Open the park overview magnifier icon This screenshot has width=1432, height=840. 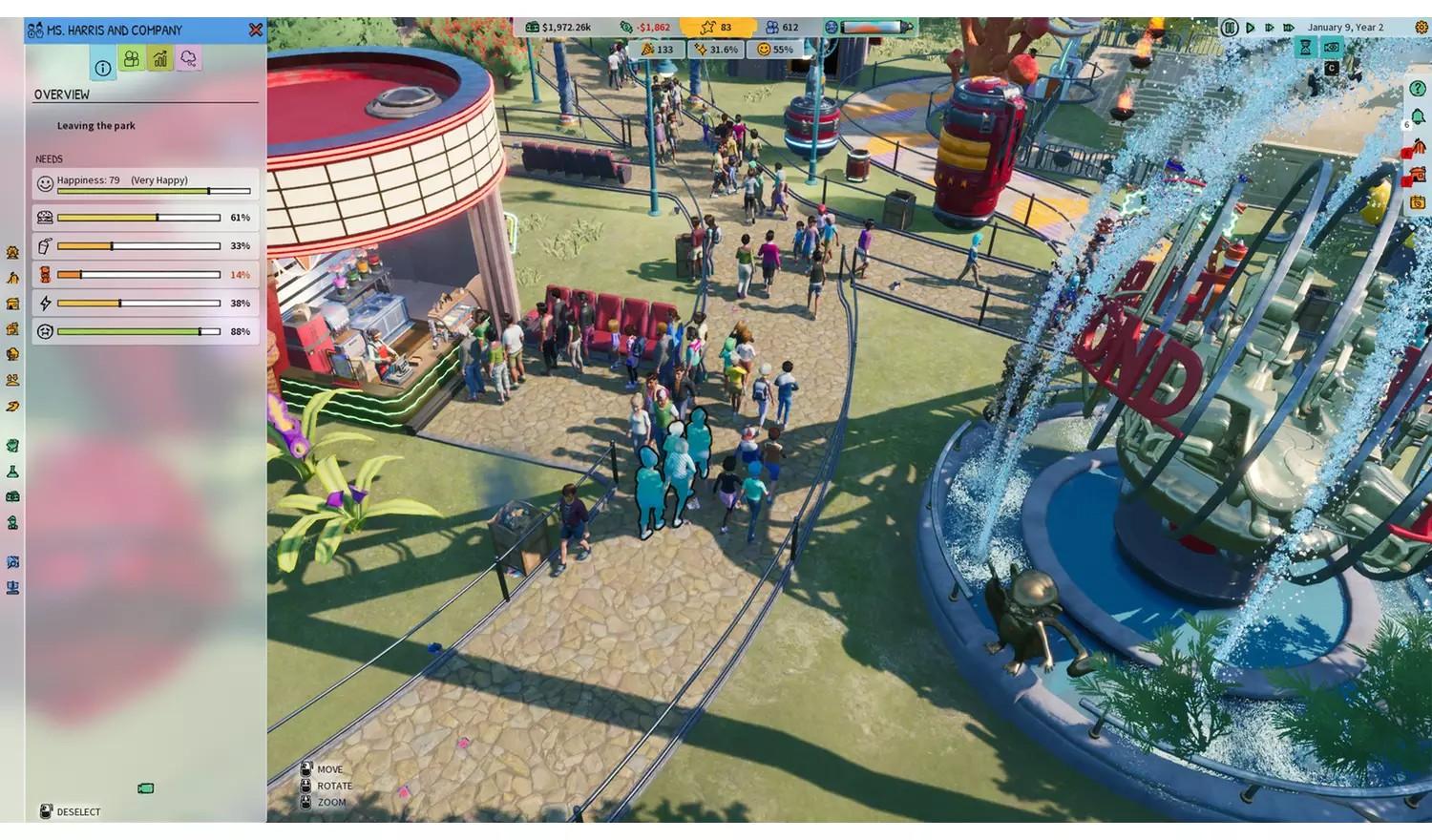[11, 562]
